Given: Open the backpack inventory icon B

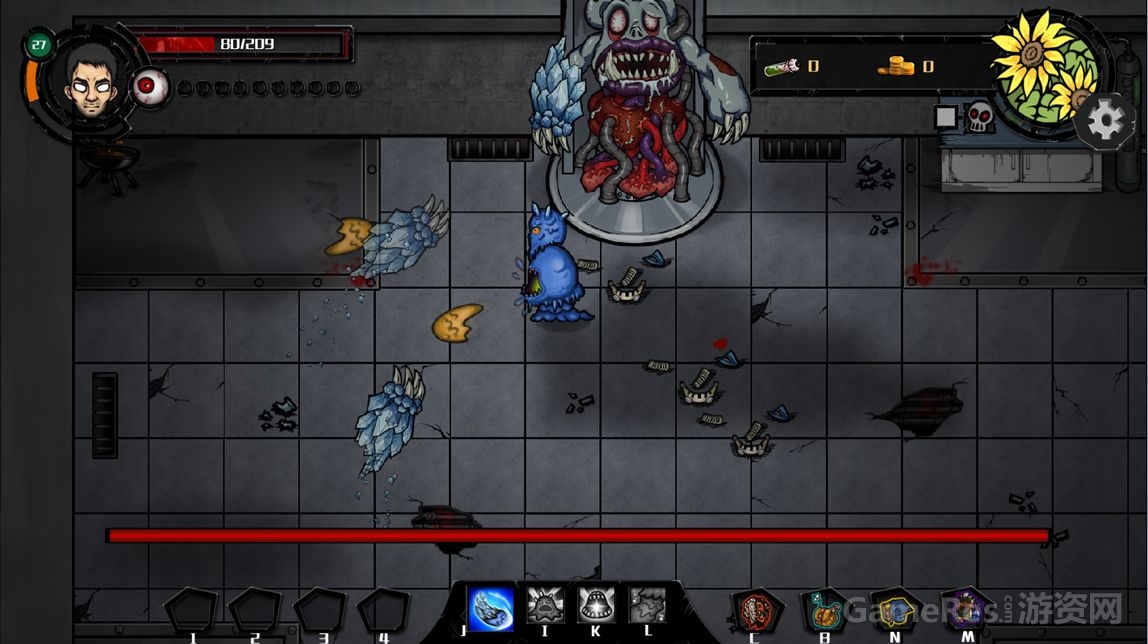Looking at the screenshot, I should [x=825, y=609].
